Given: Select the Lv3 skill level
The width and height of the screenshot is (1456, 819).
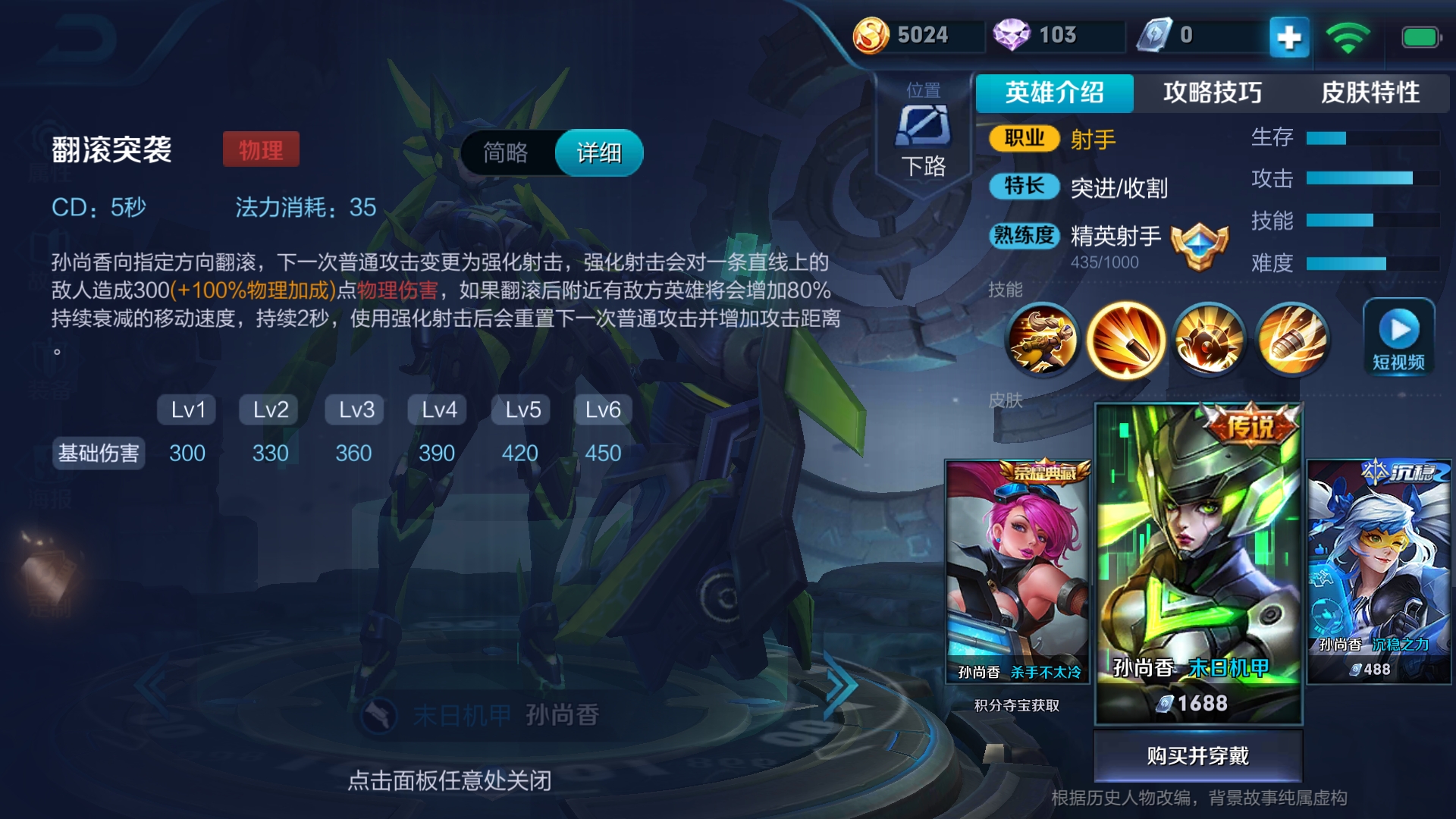Looking at the screenshot, I should [353, 409].
